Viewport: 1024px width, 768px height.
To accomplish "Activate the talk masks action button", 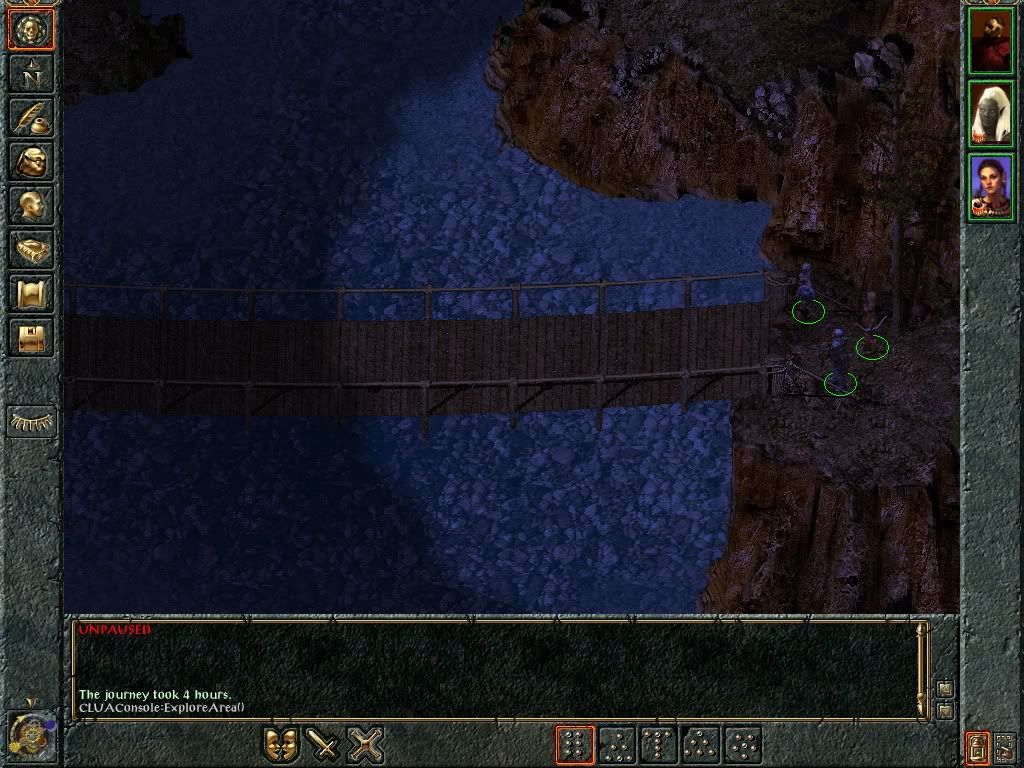I will [281, 744].
